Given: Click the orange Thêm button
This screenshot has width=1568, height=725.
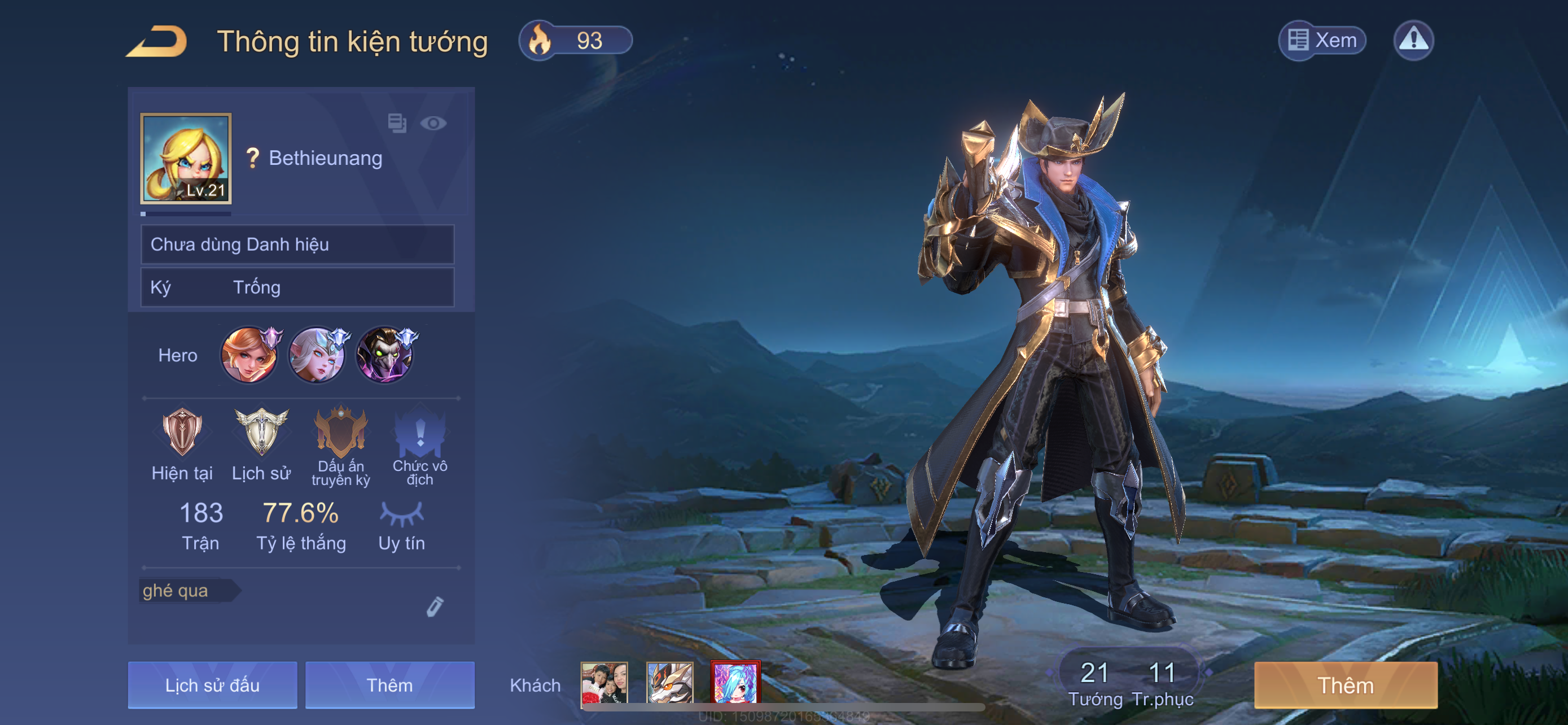Looking at the screenshot, I should click(1345, 685).
